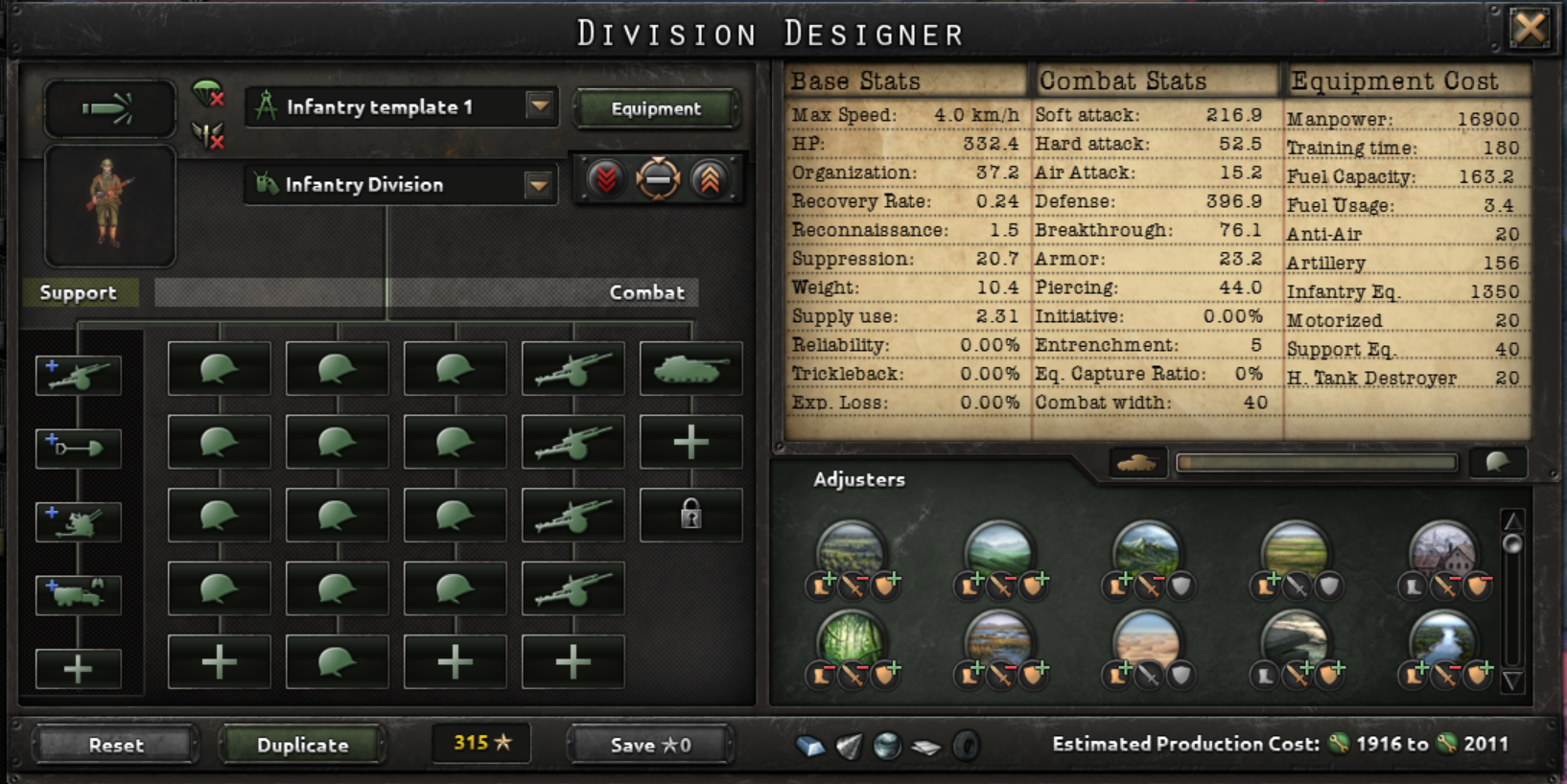Switch to the Combat tab
This screenshot has width=1567, height=784.
click(x=646, y=292)
